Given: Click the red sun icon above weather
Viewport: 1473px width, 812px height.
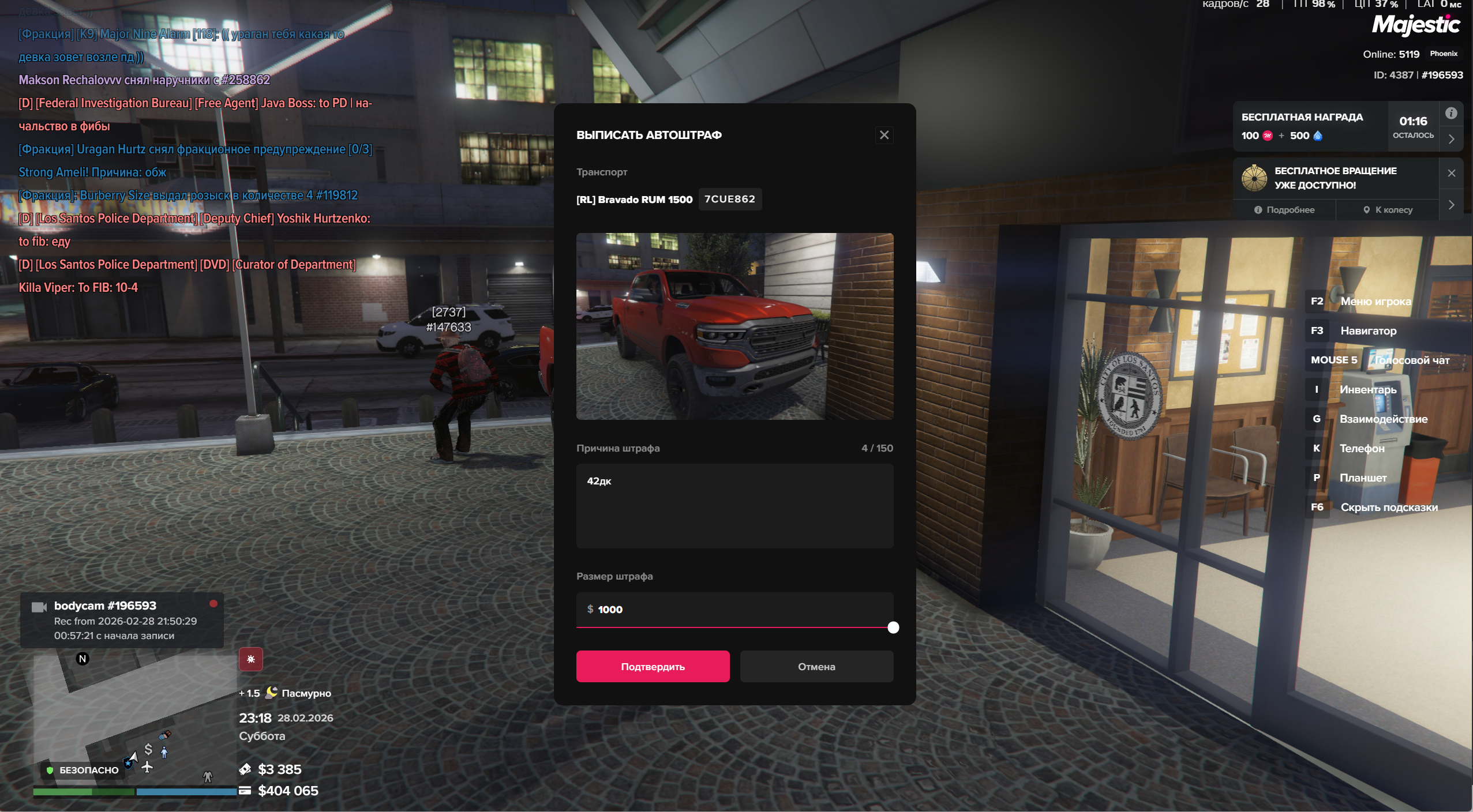Looking at the screenshot, I should [x=251, y=659].
